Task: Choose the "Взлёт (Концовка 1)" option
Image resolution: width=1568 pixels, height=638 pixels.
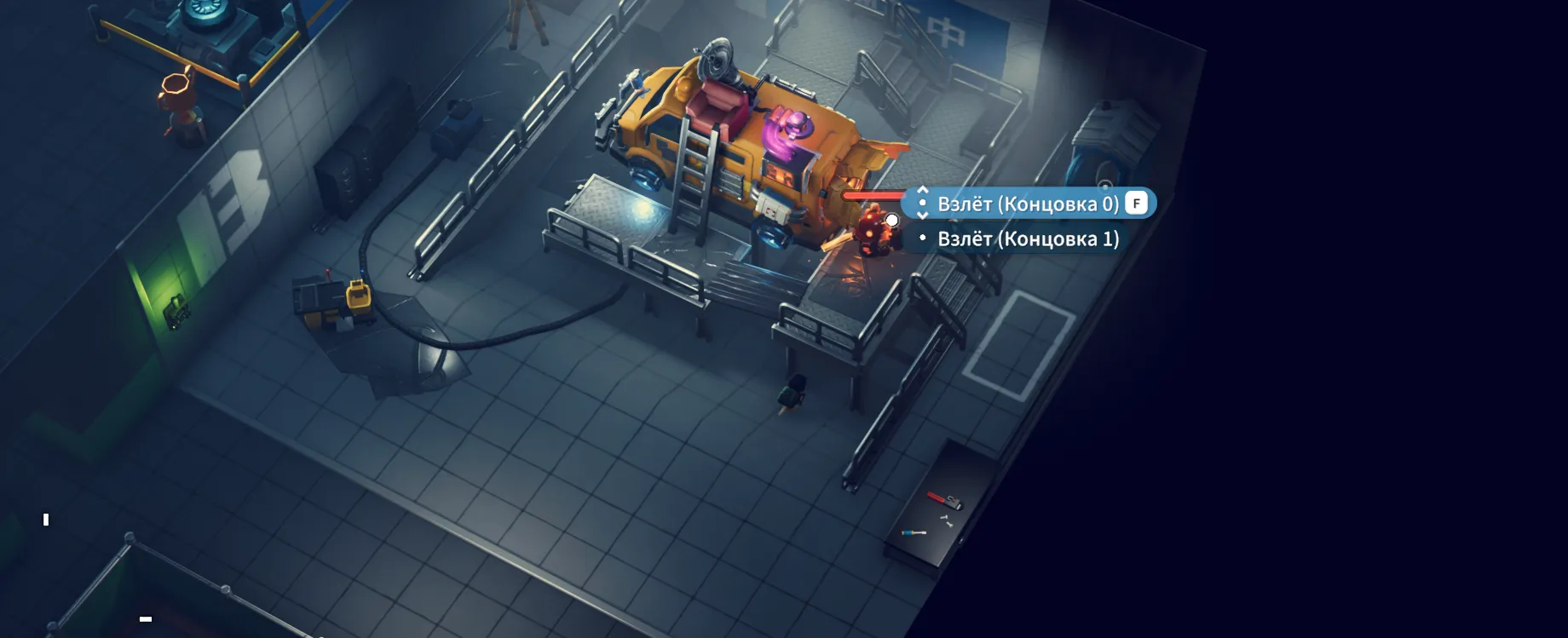Action: pos(1028,239)
